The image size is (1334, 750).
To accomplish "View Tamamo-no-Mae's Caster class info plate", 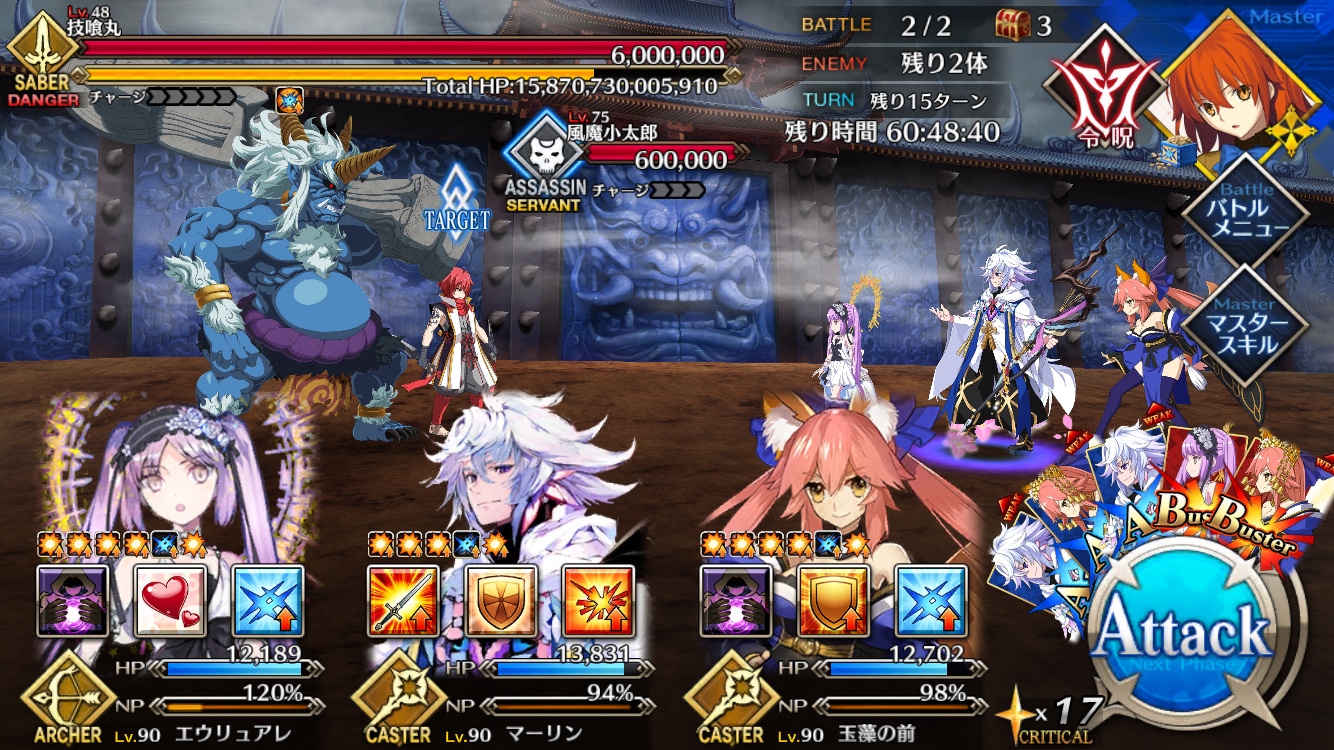I will point(732,710).
